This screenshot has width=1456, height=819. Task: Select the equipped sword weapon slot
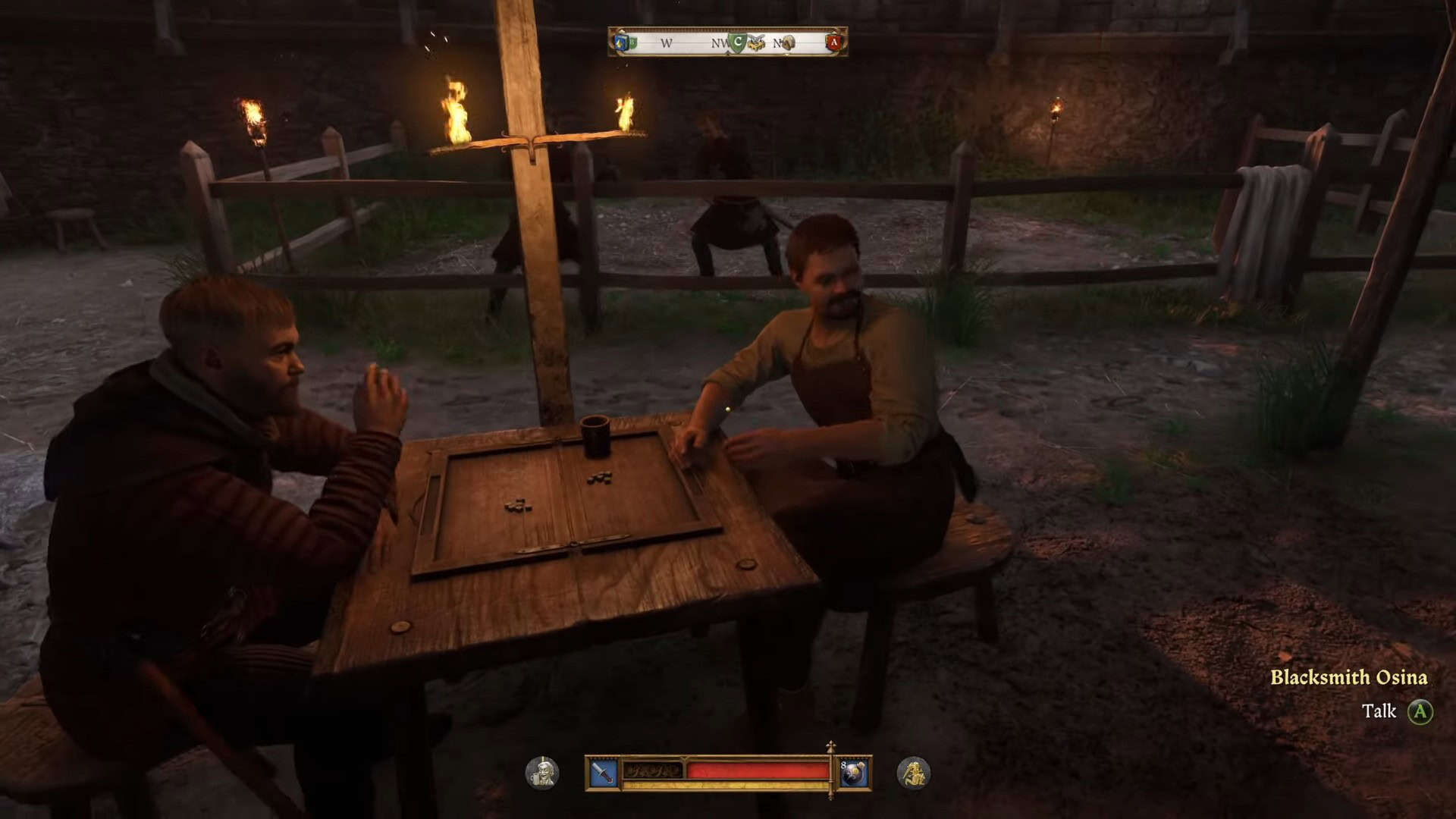click(x=604, y=773)
